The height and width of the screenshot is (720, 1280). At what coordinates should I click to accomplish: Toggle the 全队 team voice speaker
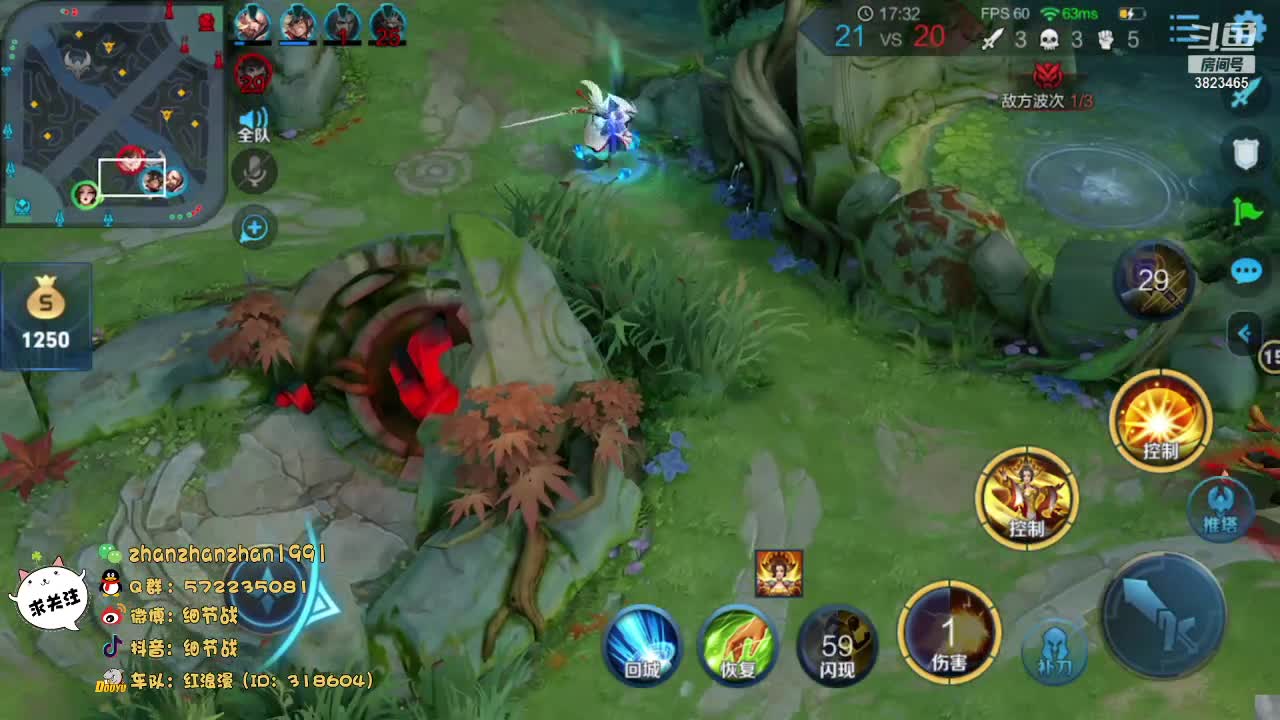[x=254, y=125]
